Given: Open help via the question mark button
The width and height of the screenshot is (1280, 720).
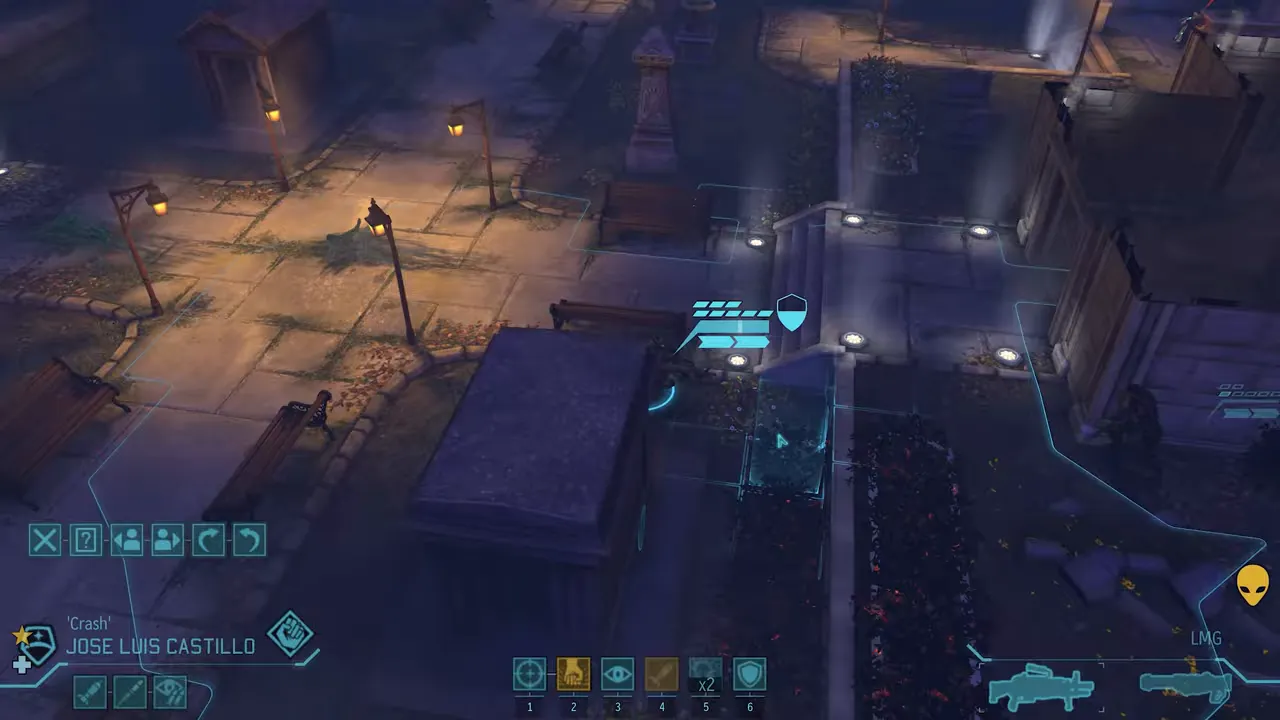Looking at the screenshot, I should click(x=85, y=540).
